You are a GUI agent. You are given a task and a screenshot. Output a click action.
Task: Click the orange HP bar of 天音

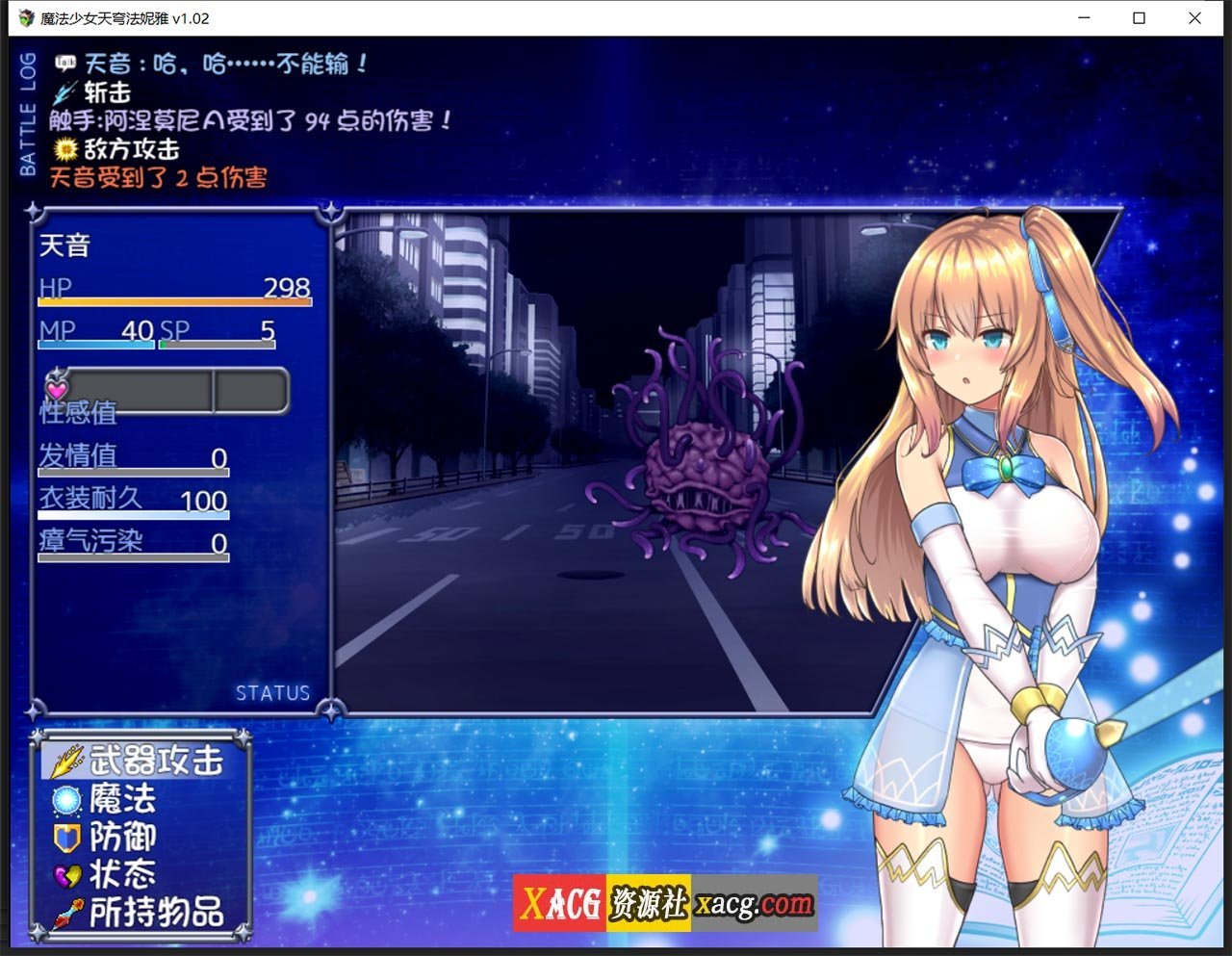tap(173, 301)
